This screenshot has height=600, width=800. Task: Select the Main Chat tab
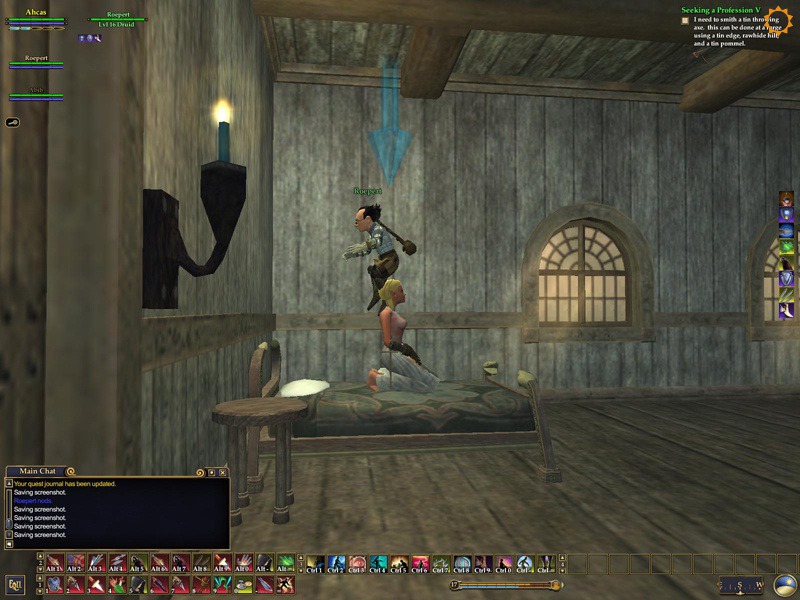(38, 471)
